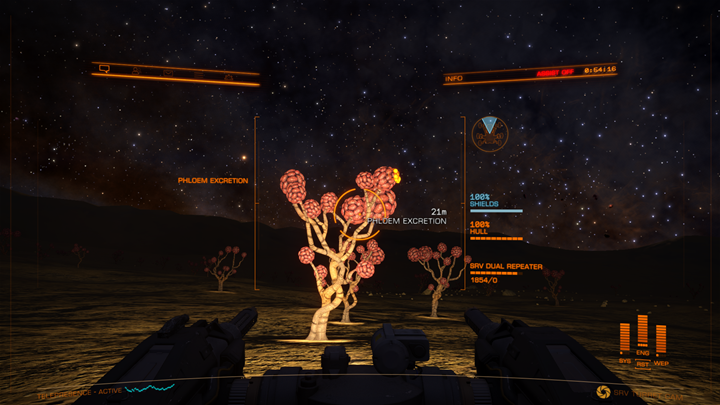Open the inbox envelope tab
Screen dimensions: 720x405
[x=168, y=73]
